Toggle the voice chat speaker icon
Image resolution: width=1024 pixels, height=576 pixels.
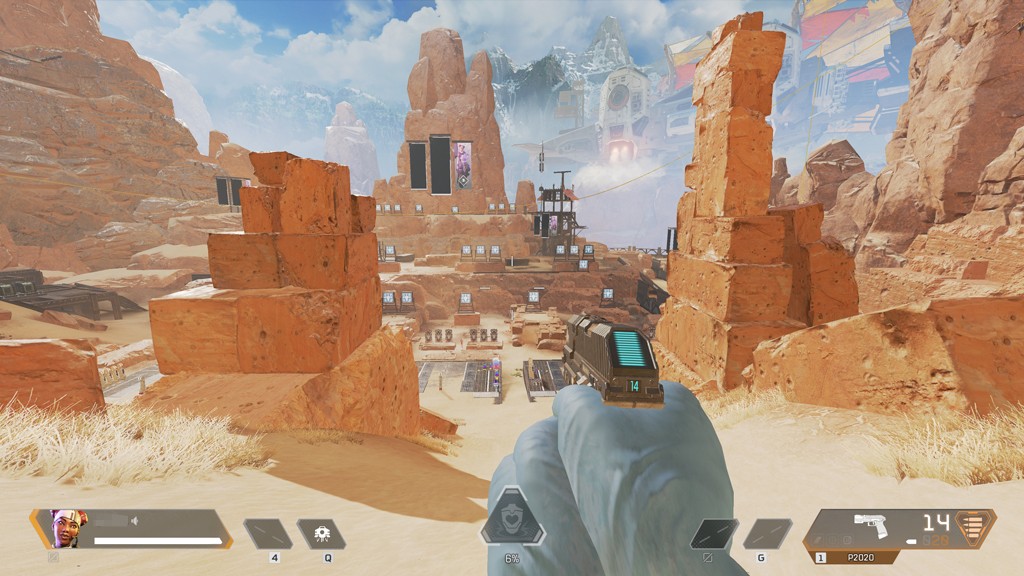pyautogui.click(x=134, y=520)
